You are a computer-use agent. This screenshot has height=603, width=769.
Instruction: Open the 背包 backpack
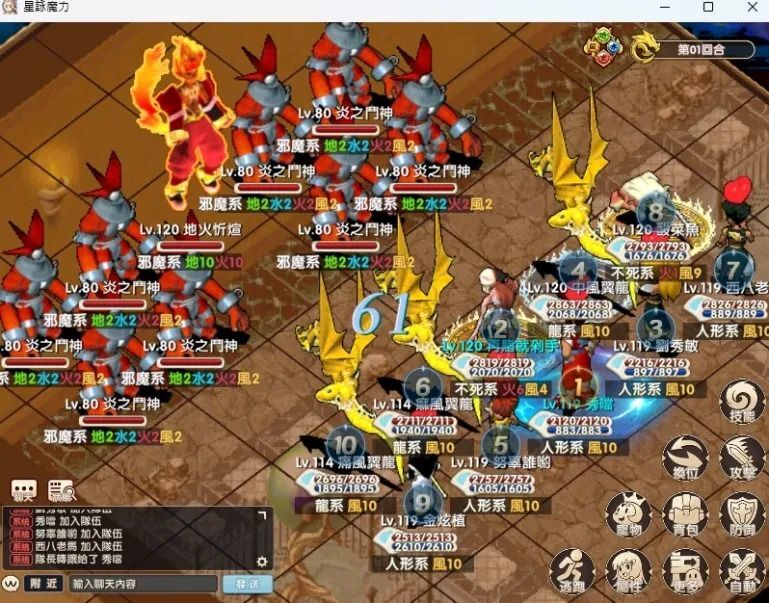point(685,515)
